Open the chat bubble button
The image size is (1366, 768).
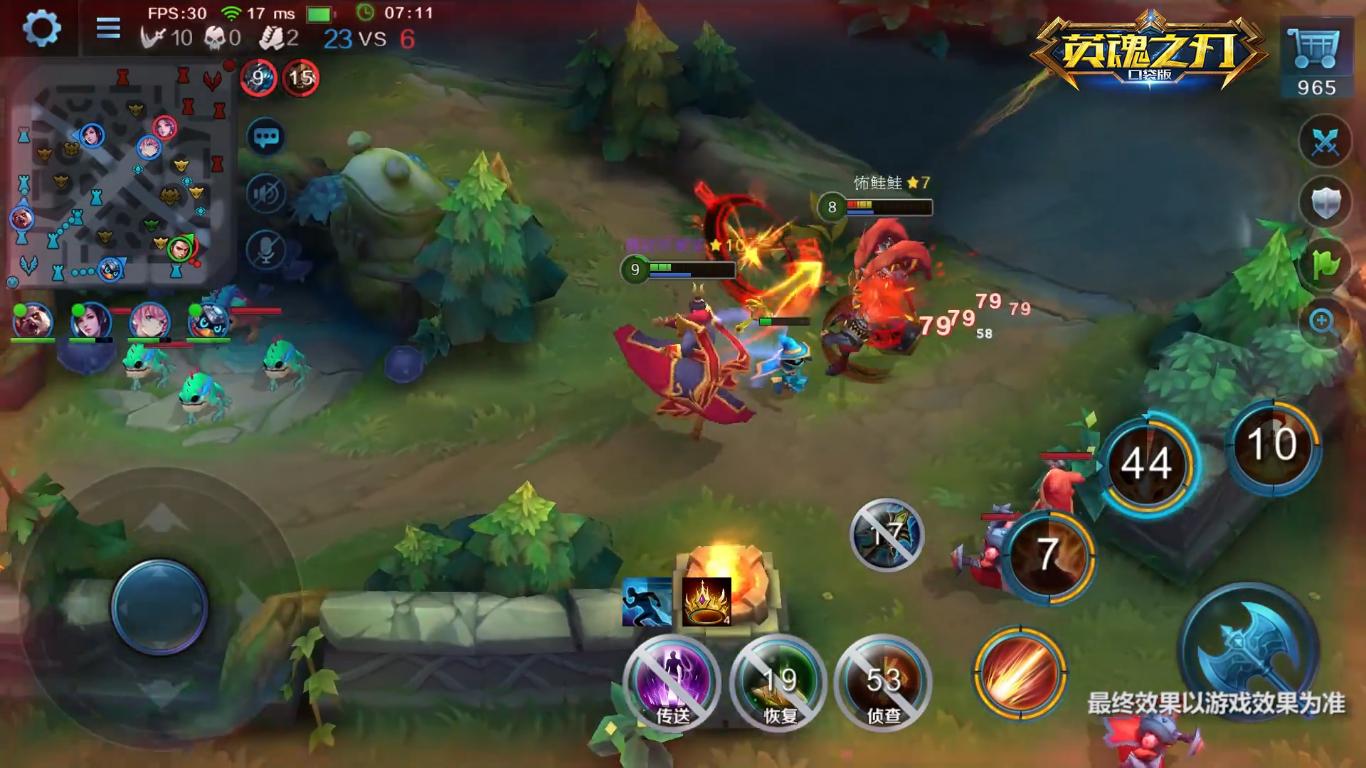coord(266,137)
